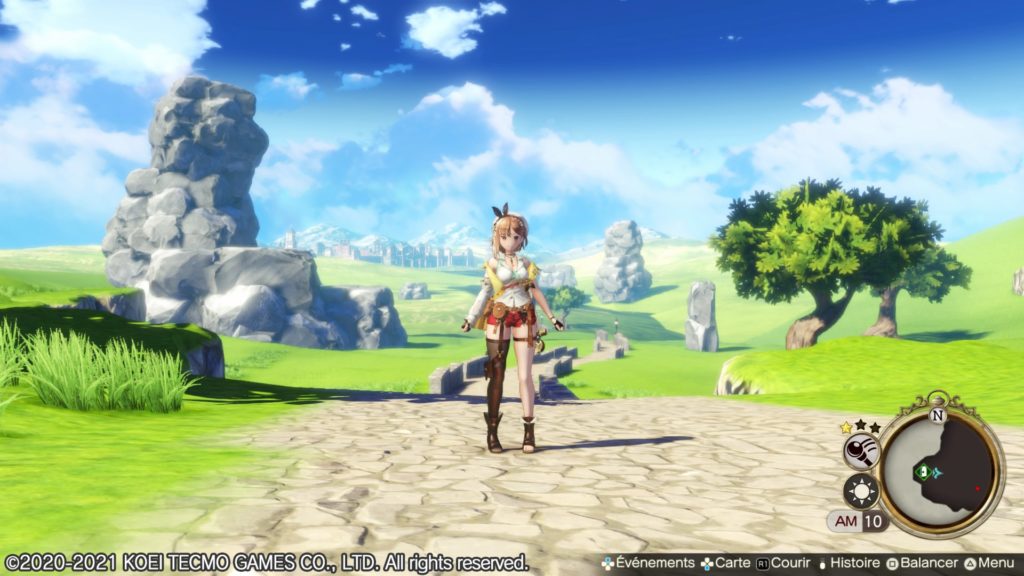The height and width of the screenshot is (576, 1024).
Task: Click the red dot marker on minimap
Action: tap(977, 489)
